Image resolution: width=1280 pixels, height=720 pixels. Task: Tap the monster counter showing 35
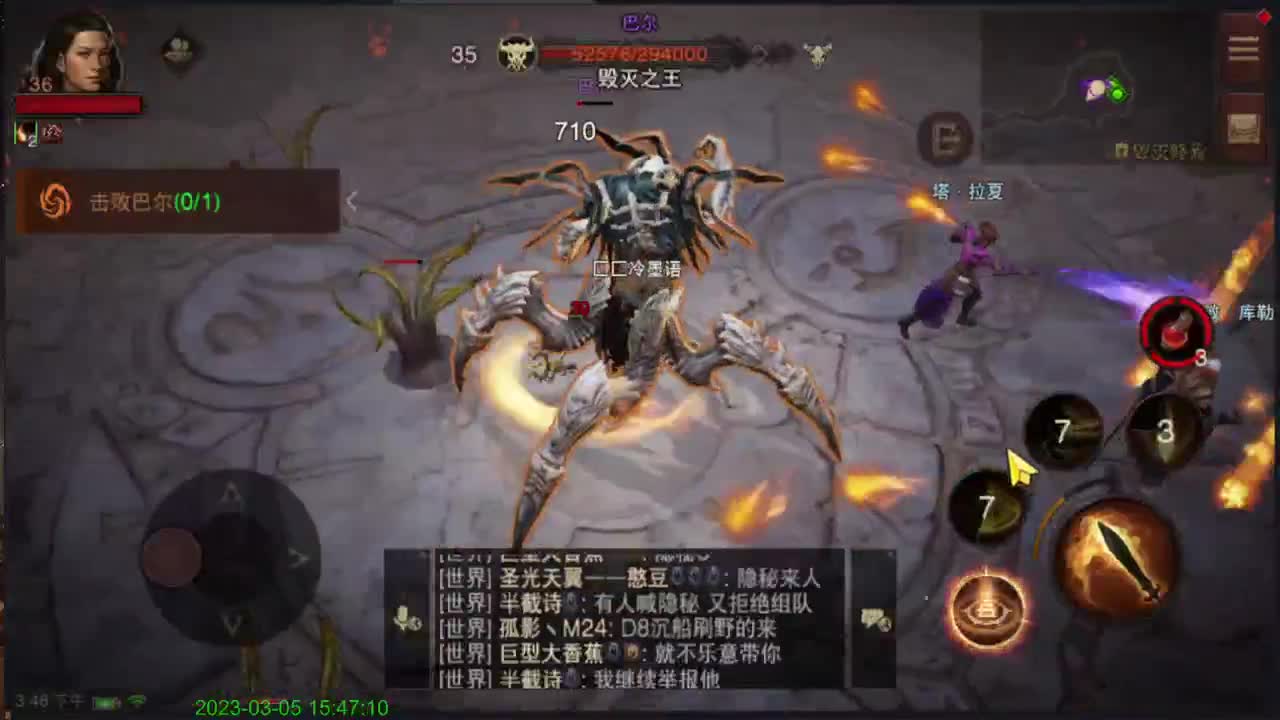[x=463, y=56]
